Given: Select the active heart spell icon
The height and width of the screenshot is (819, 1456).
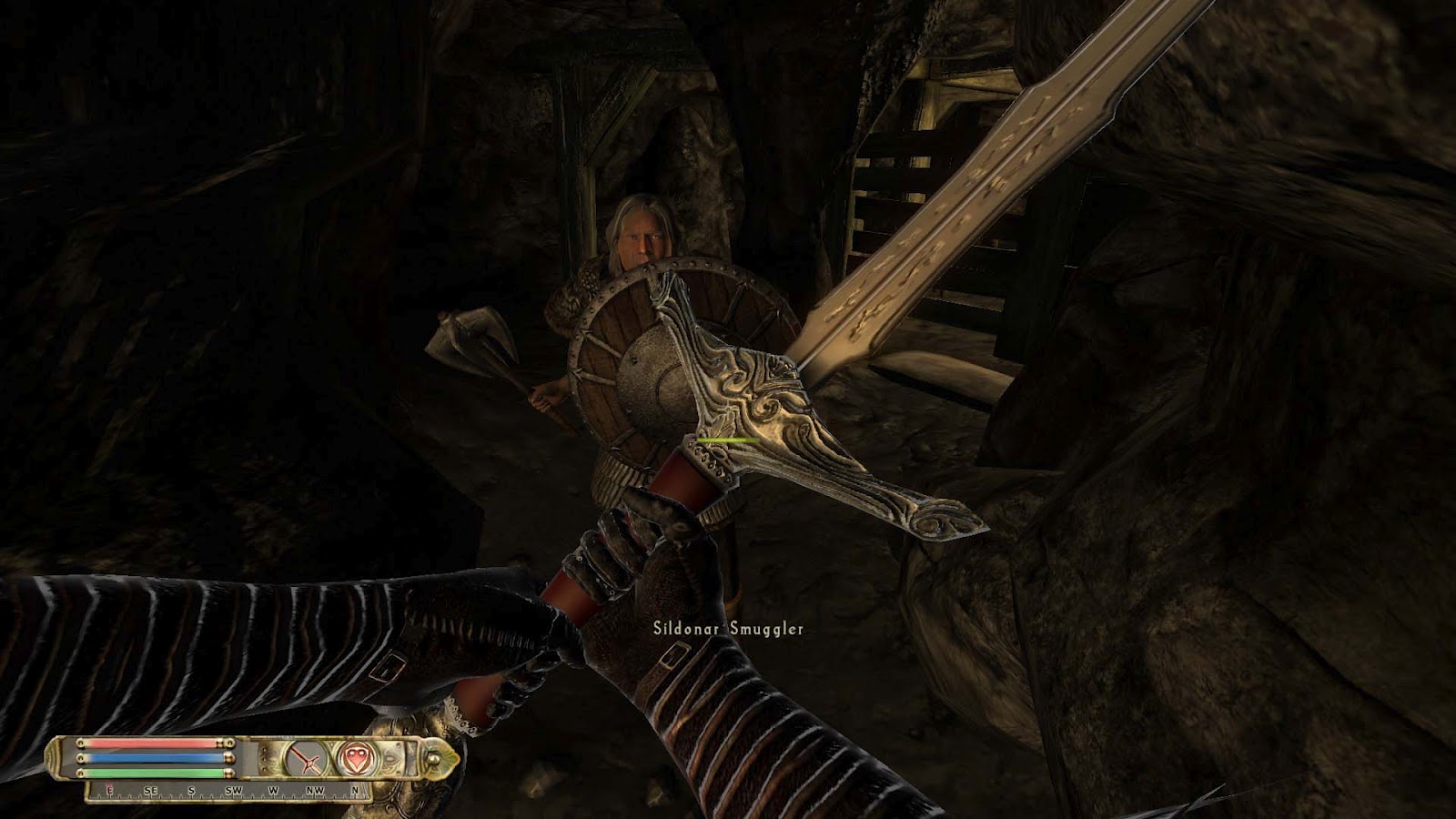Looking at the screenshot, I should pyautogui.click(x=354, y=758).
